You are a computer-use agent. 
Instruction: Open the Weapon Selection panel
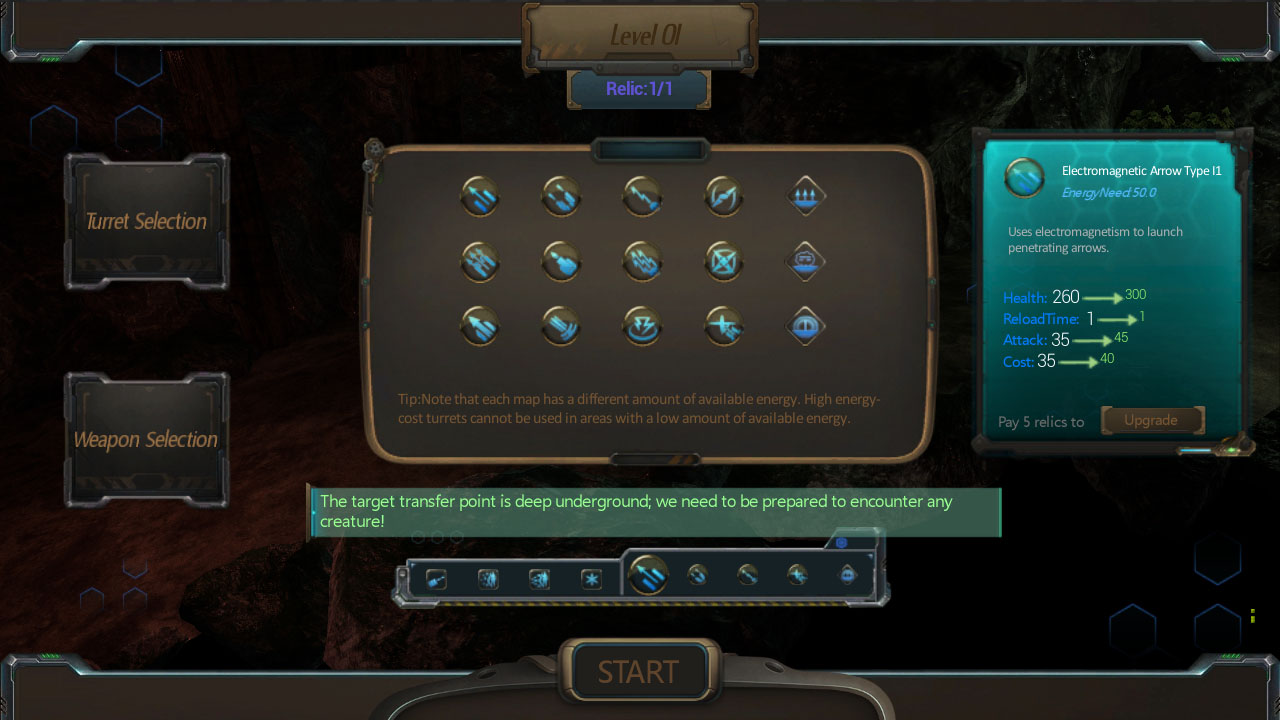pyautogui.click(x=146, y=439)
